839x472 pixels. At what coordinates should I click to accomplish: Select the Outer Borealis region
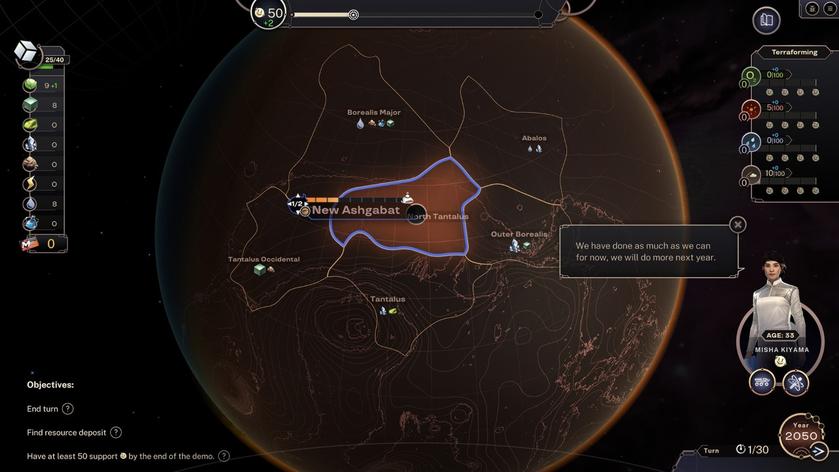click(519, 235)
